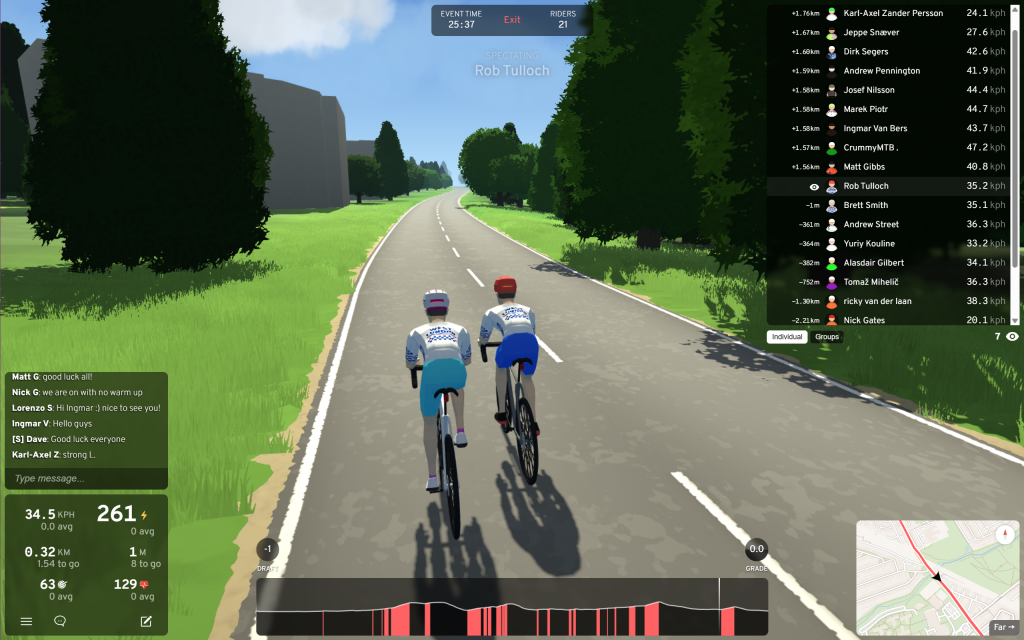Reset the minimap compass orientation
This screenshot has height=640, width=1024.
(1005, 535)
